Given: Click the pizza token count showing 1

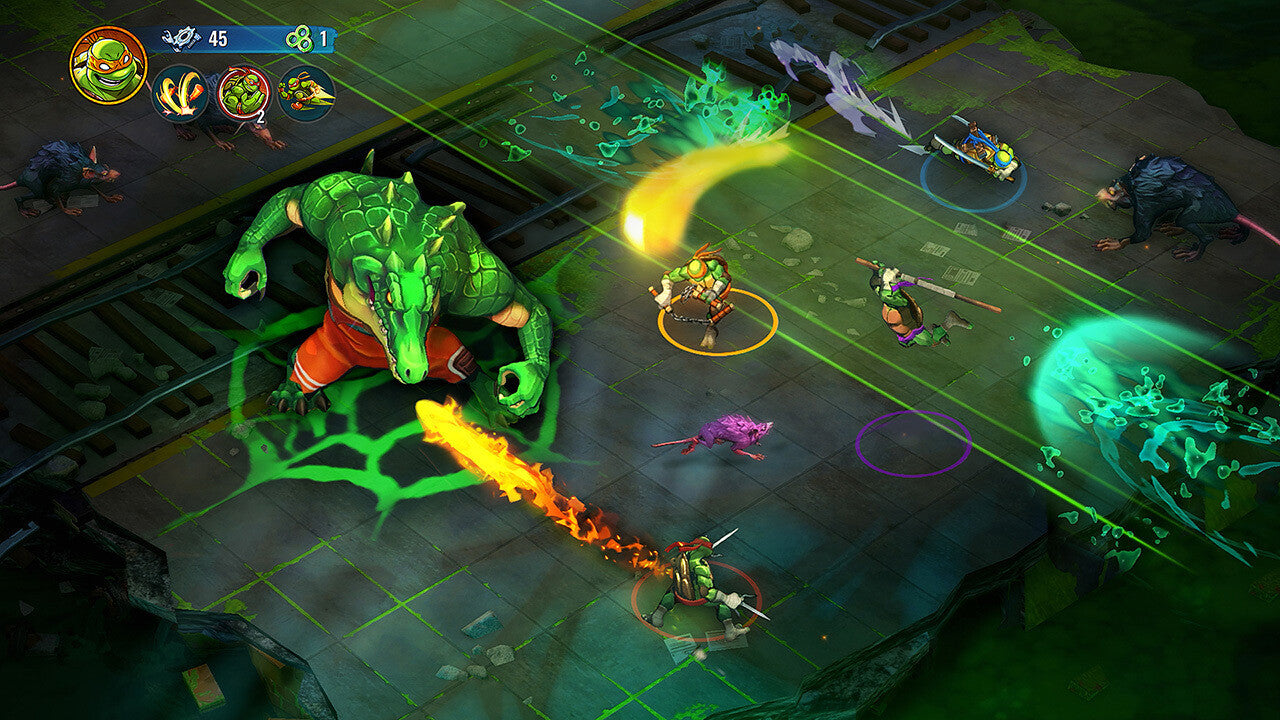Looking at the screenshot, I should tap(322, 40).
